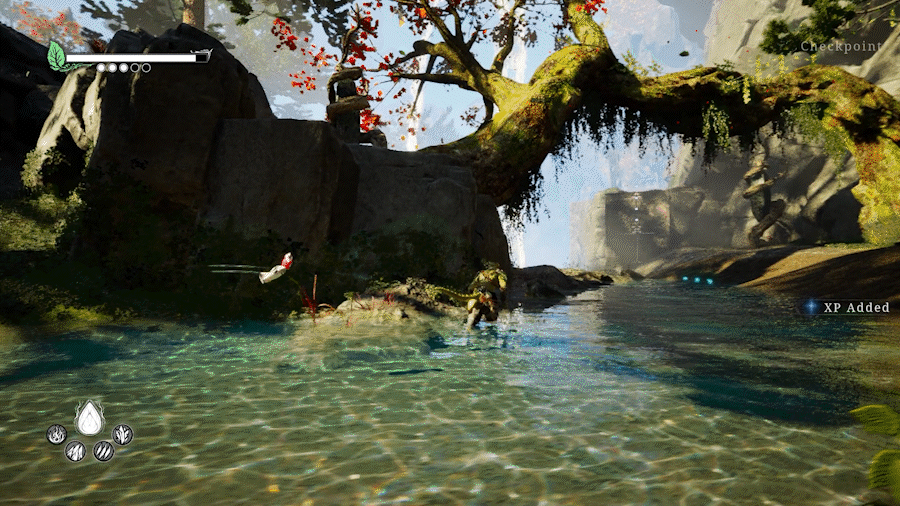Select the large white teardrop ability
The image size is (900, 506).
pos(90,418)
